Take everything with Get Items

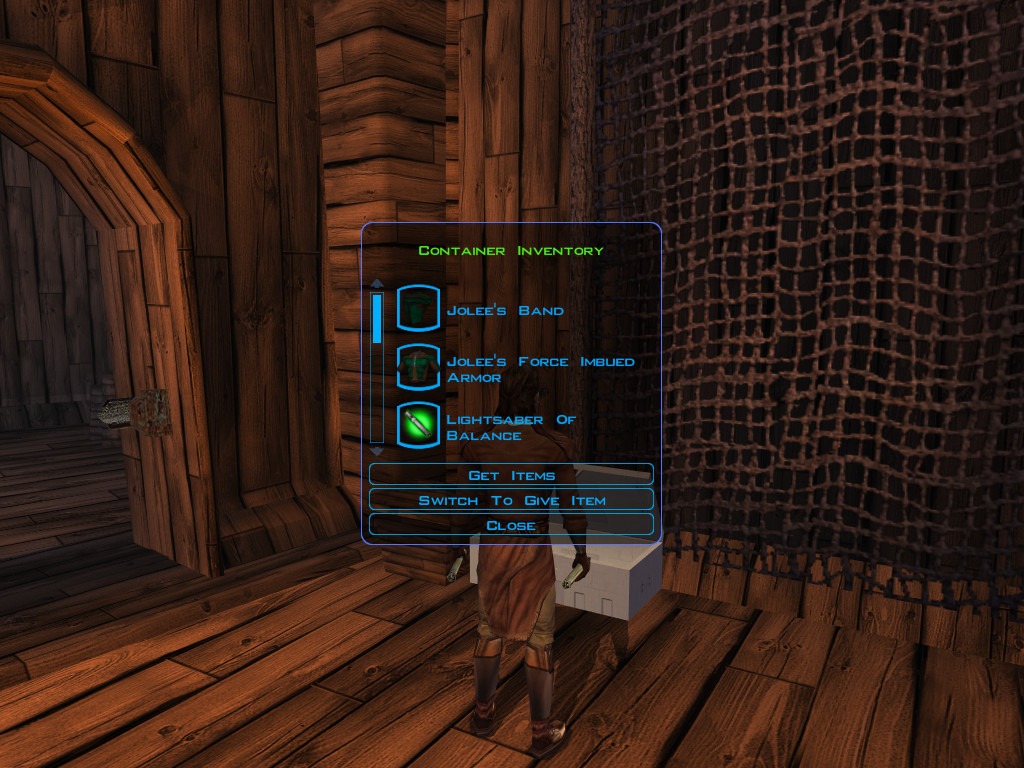511,474
